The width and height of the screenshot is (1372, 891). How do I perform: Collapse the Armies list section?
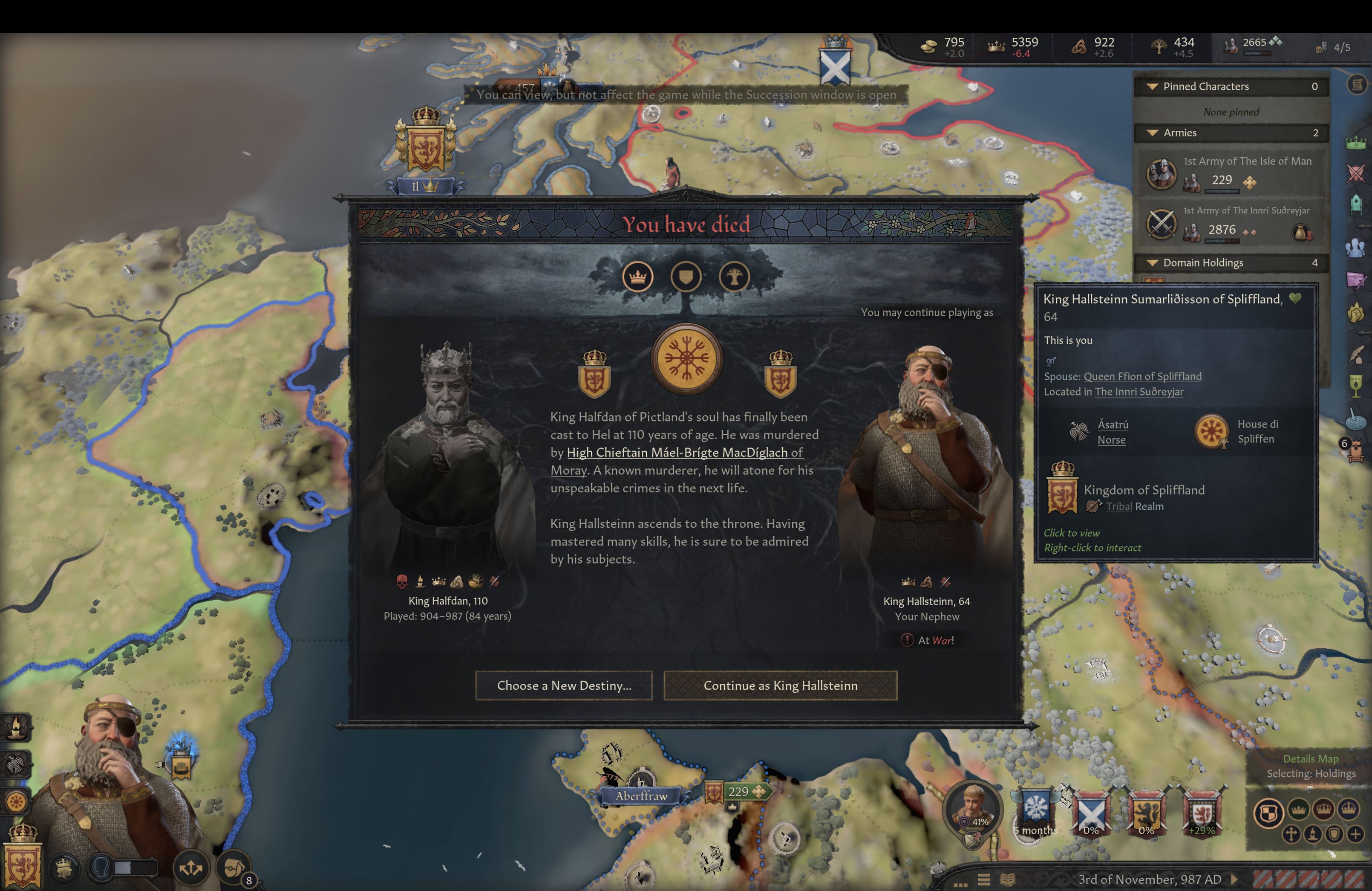[1152, 133]
